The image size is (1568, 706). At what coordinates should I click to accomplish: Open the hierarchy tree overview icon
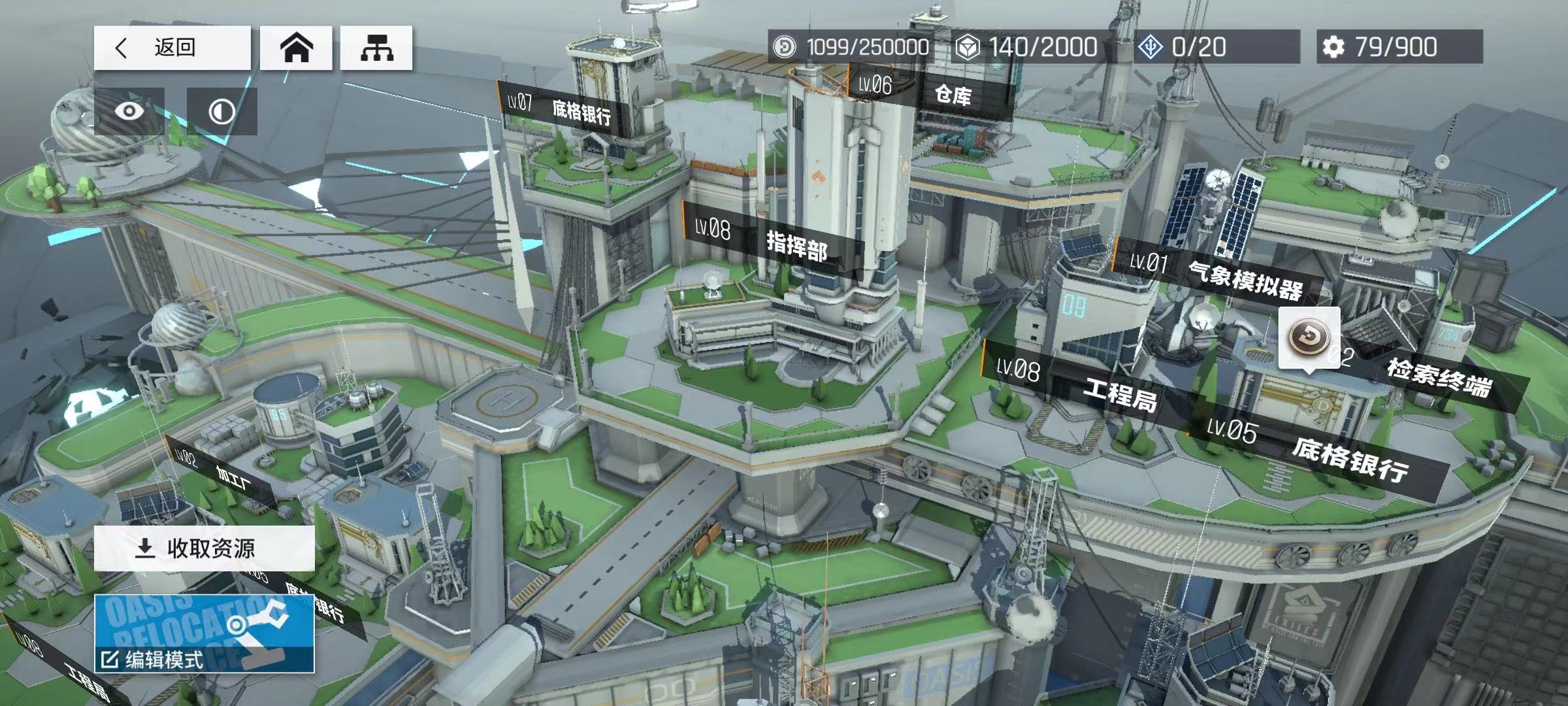click(376, 48)
